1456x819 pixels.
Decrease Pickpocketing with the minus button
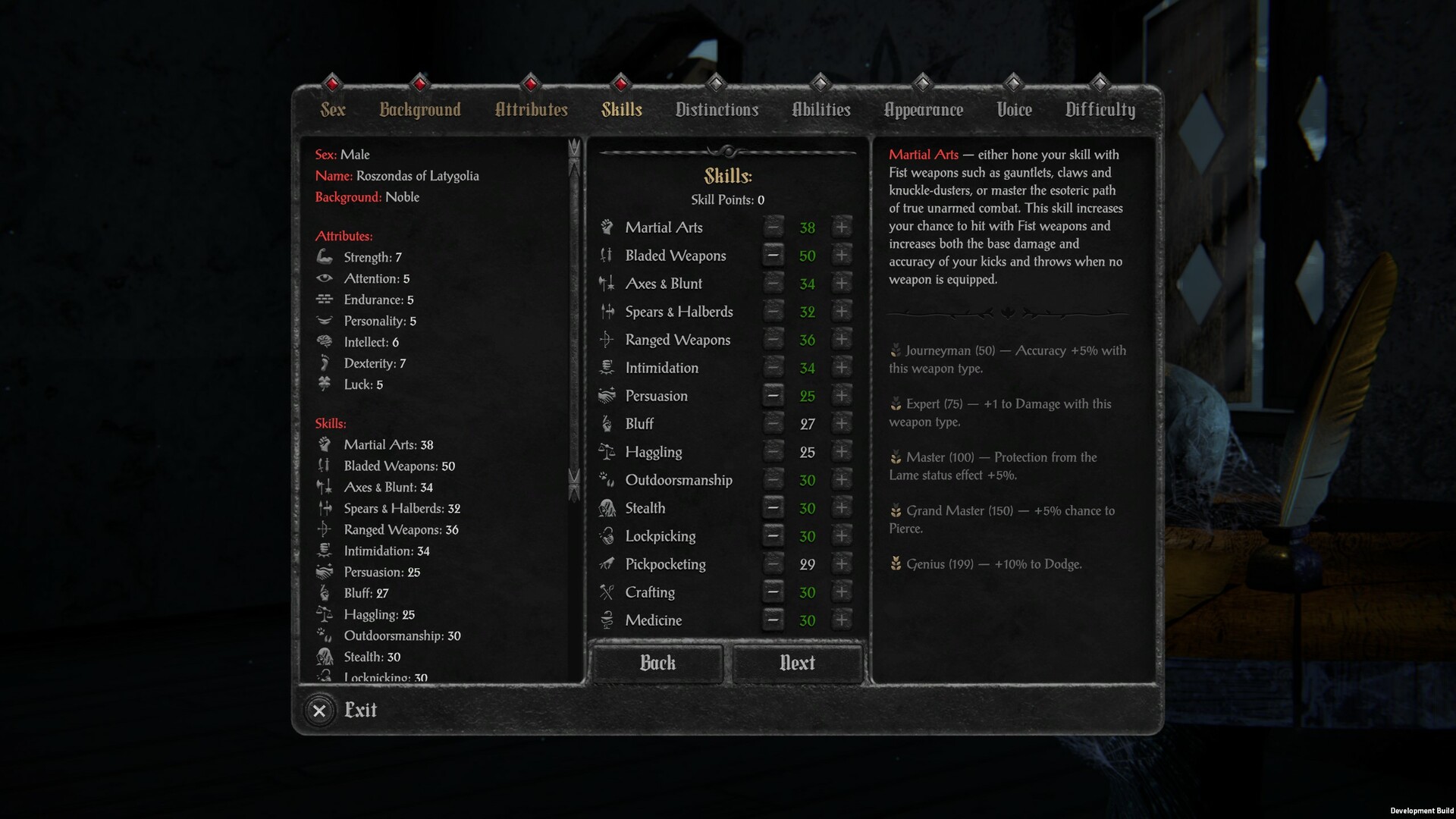773,563
